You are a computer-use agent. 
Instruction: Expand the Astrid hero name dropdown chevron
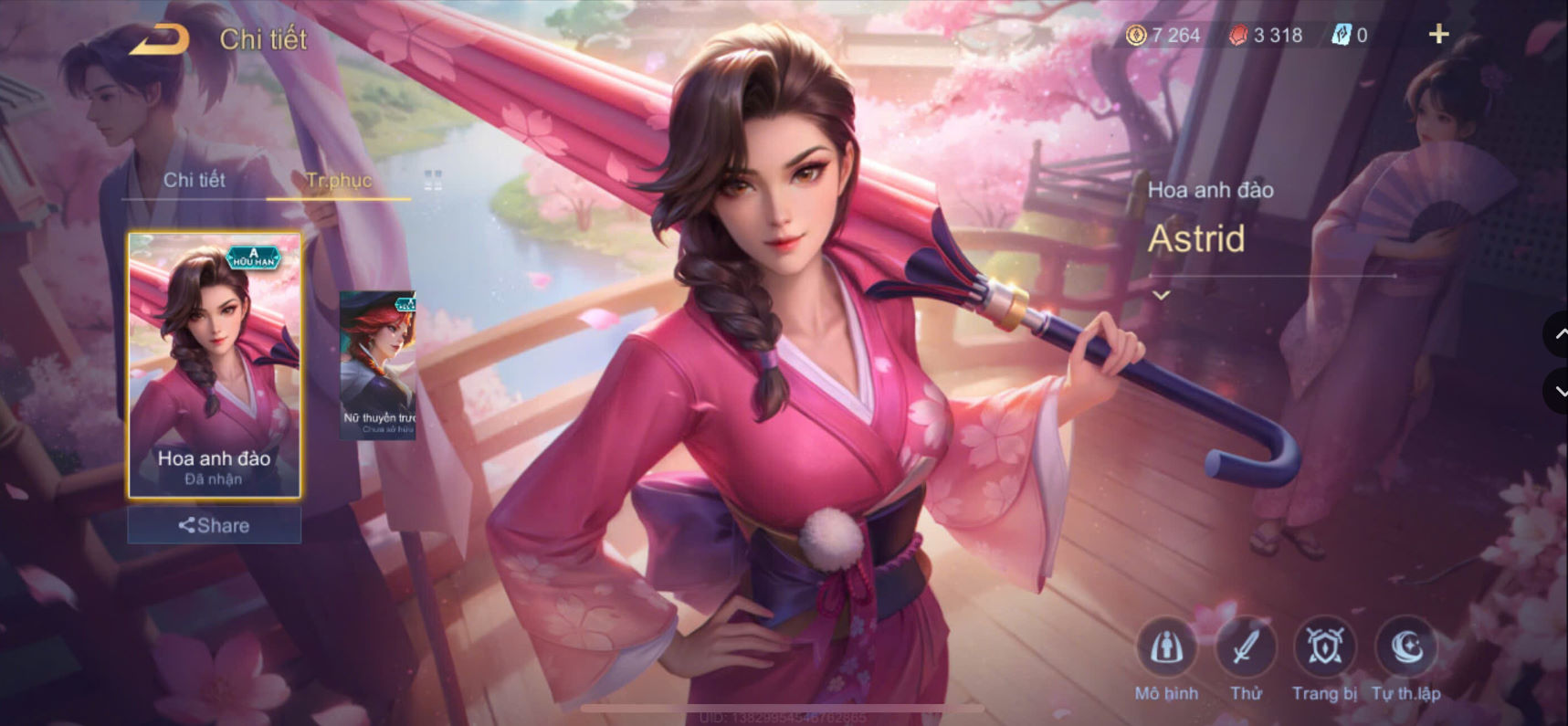click(x=1162, y=294)
